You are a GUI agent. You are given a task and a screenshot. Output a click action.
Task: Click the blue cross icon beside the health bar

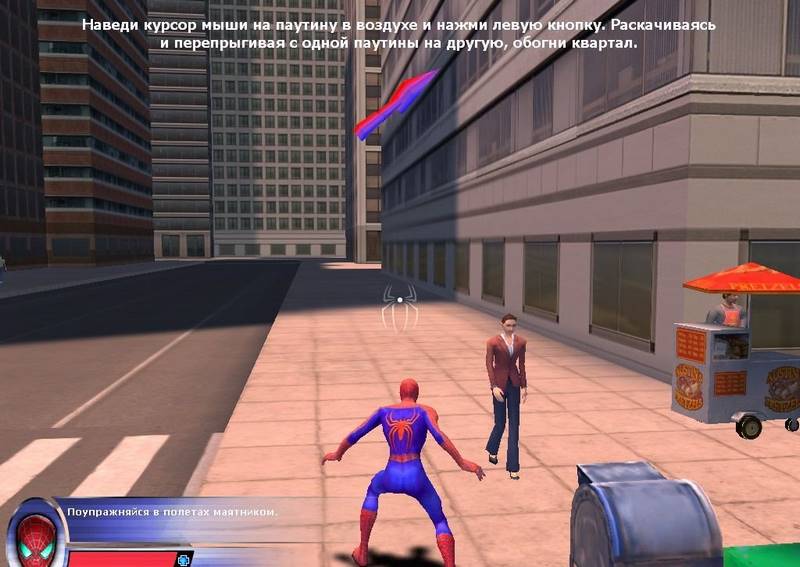[183, 559]
